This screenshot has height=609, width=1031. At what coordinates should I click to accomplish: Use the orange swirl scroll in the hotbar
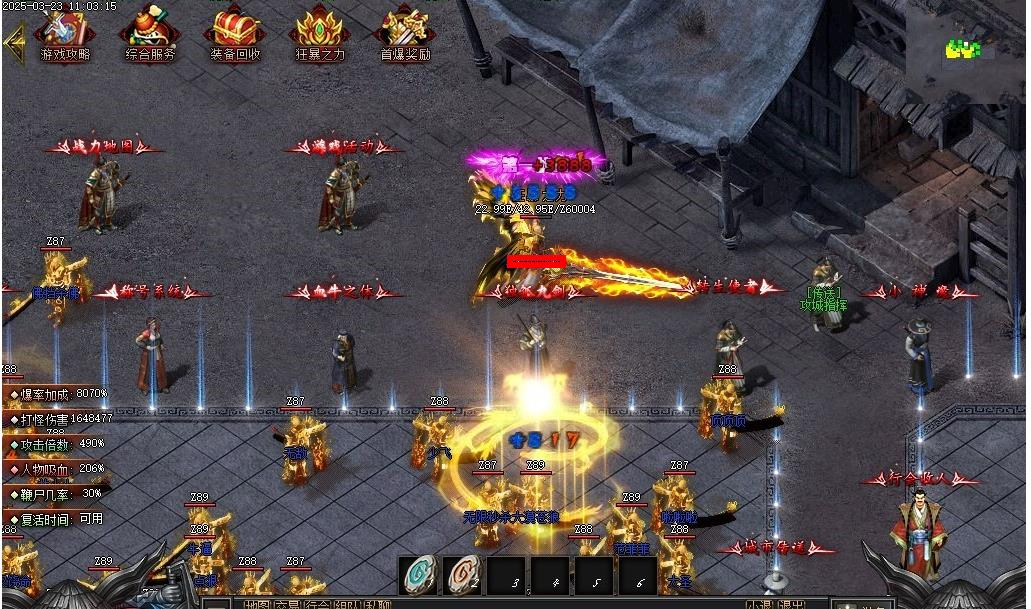463,575
